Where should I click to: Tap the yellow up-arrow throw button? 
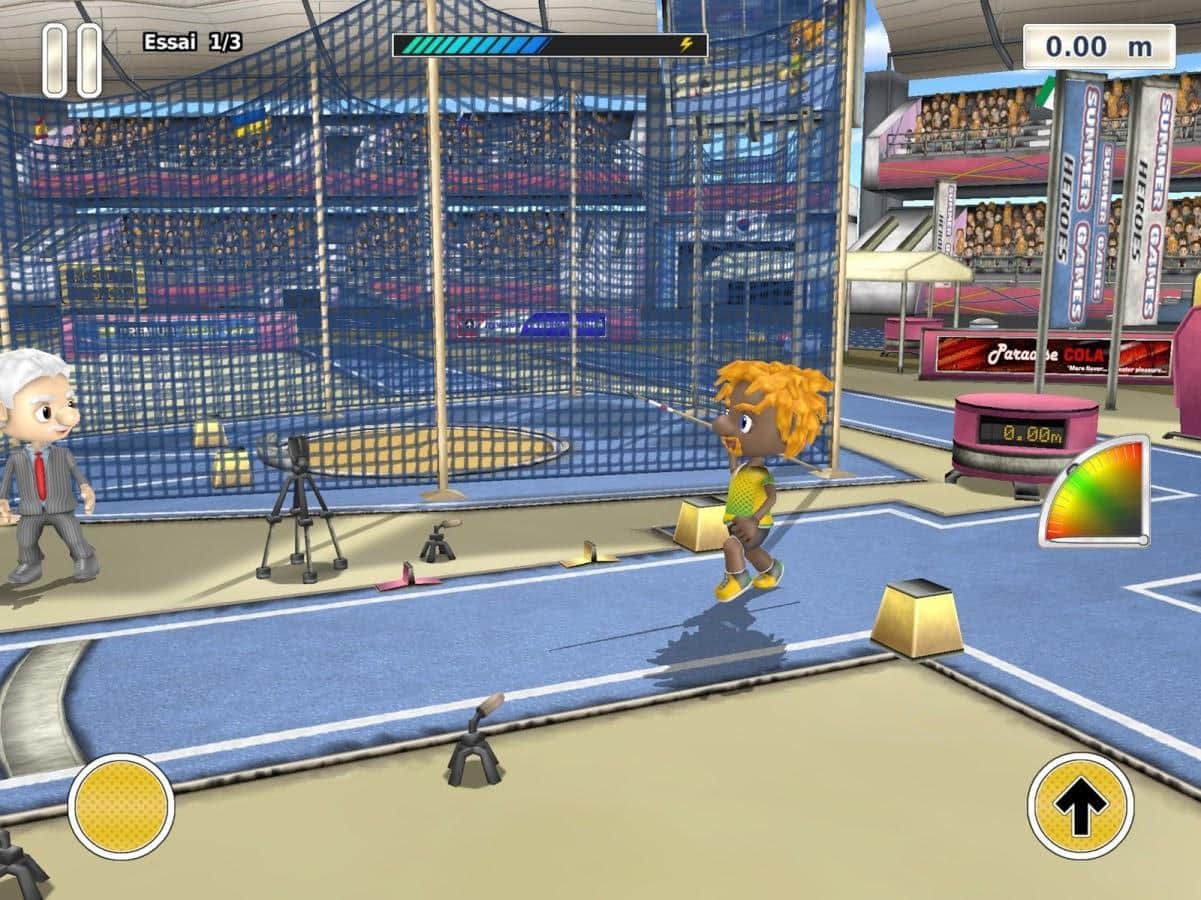(1080, 806)
